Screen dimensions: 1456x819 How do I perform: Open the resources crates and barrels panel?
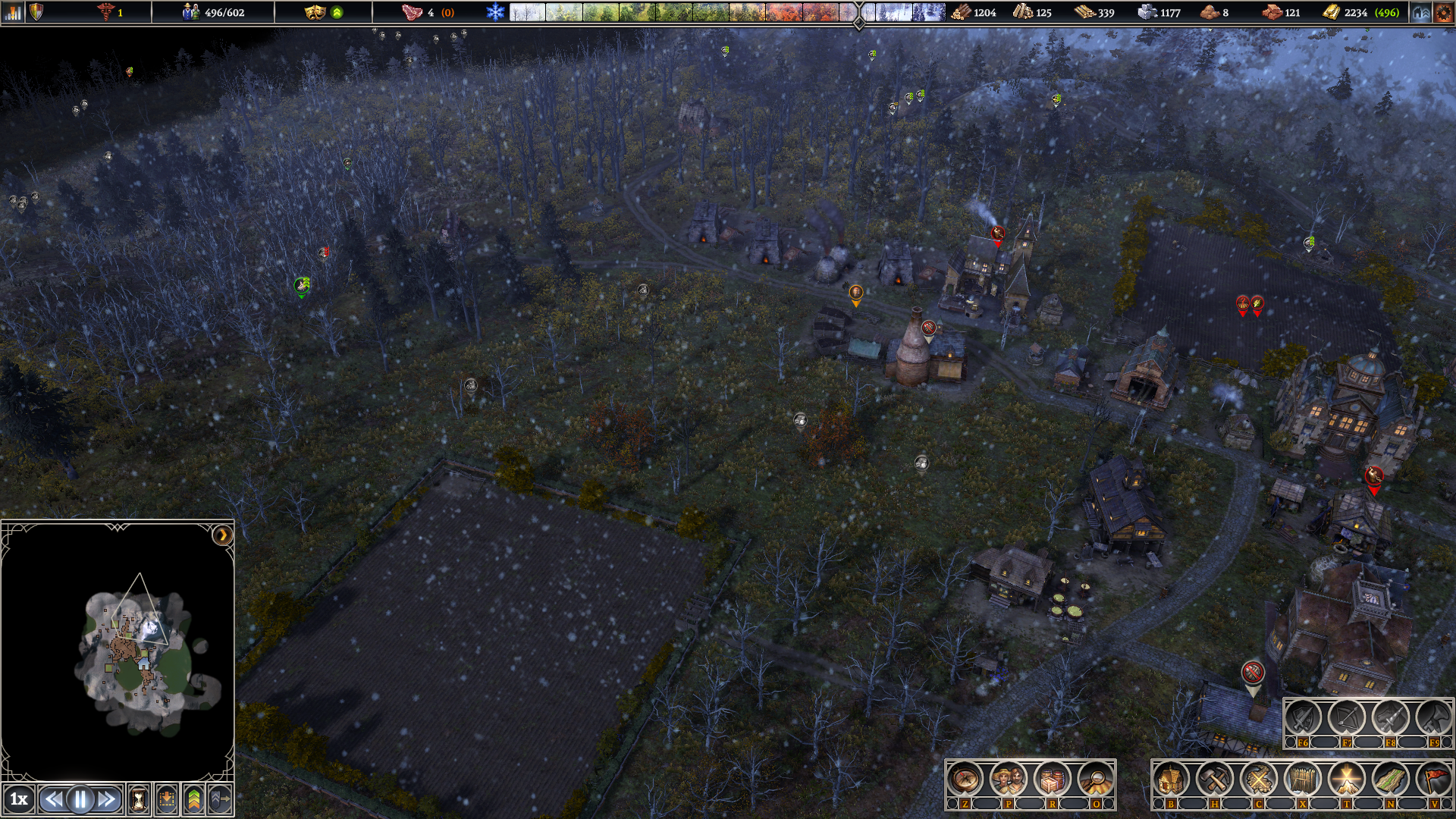pos(1053,778)
